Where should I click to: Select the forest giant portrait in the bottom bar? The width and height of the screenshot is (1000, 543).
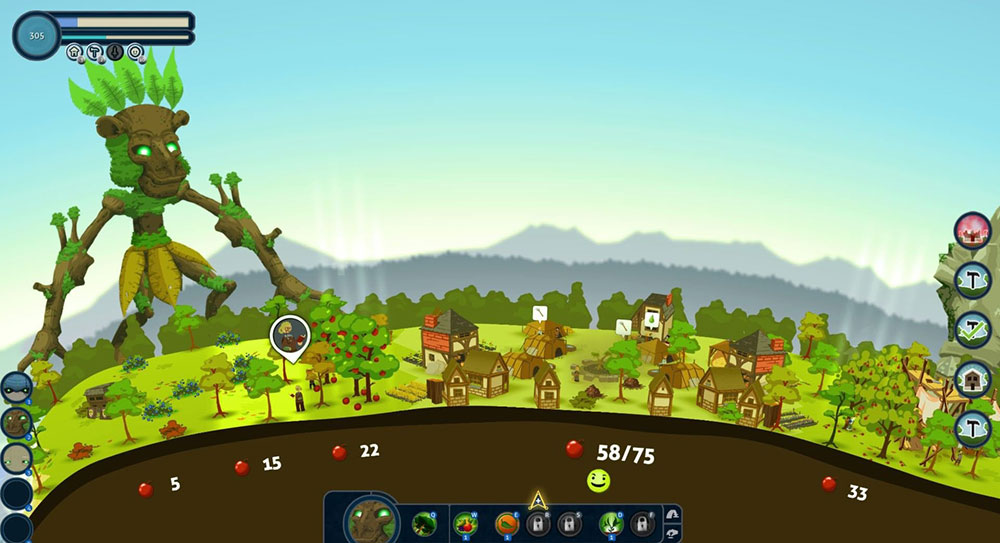coord(373,522)
